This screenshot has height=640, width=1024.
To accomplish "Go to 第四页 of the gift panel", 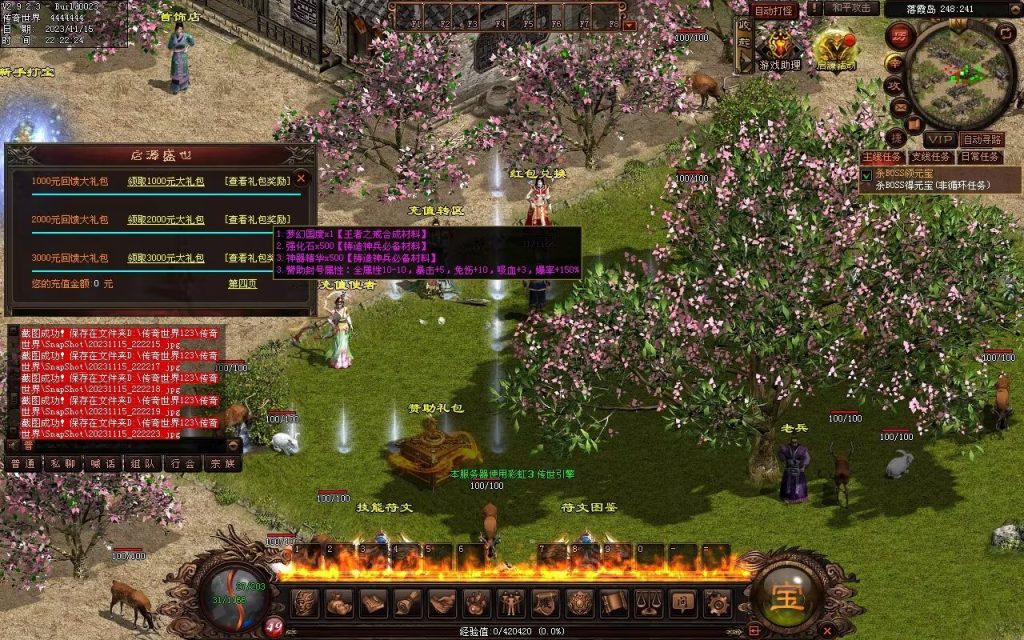I will (x=242, y=284).
